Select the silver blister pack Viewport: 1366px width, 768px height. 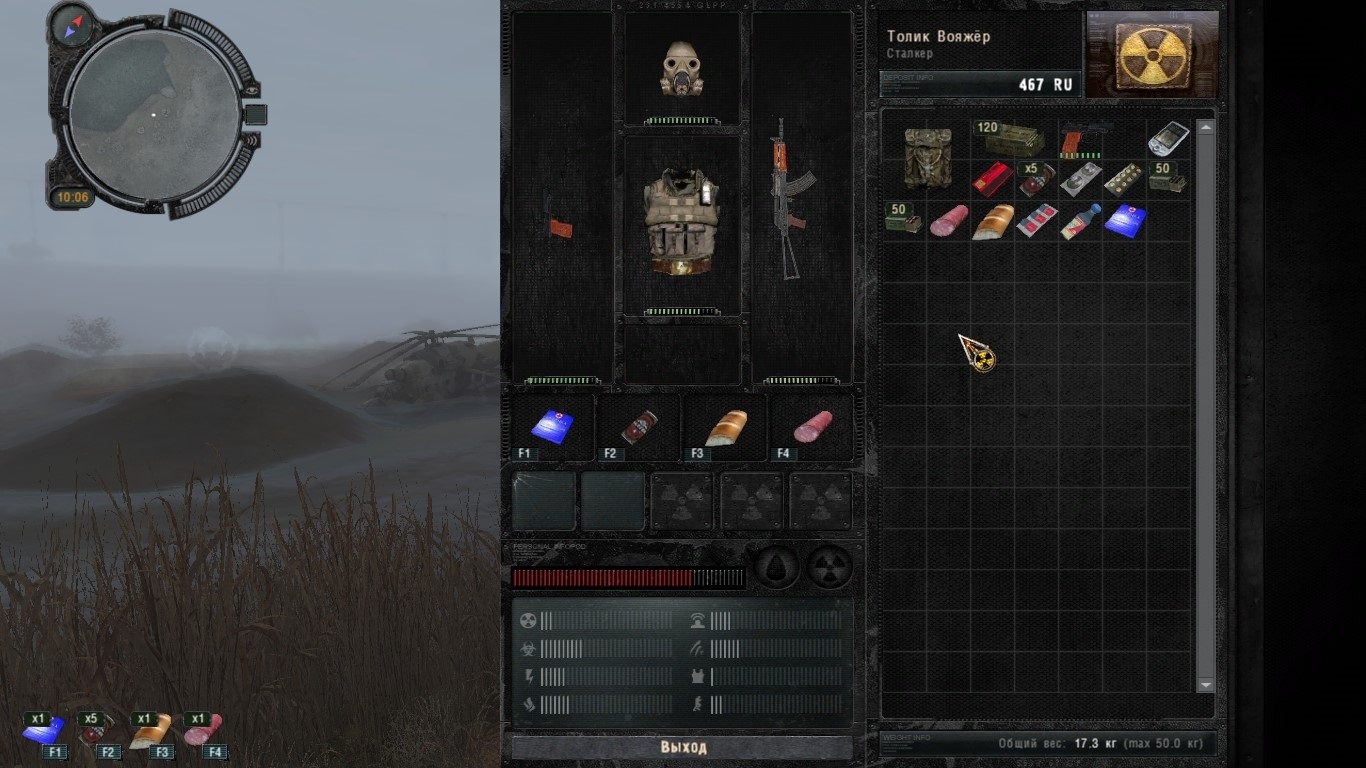pos(1080,179)
